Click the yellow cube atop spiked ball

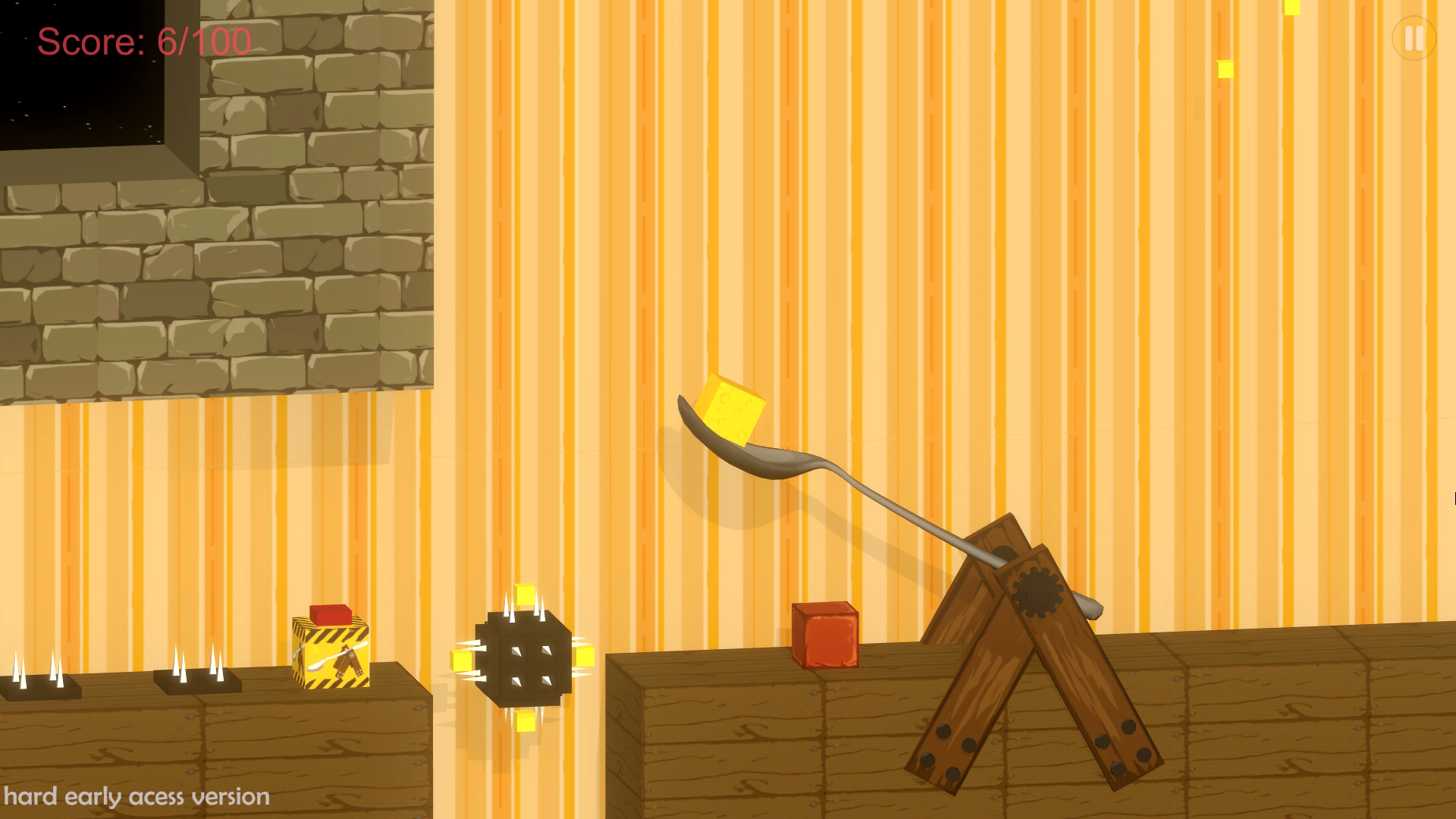click(525, 594)
